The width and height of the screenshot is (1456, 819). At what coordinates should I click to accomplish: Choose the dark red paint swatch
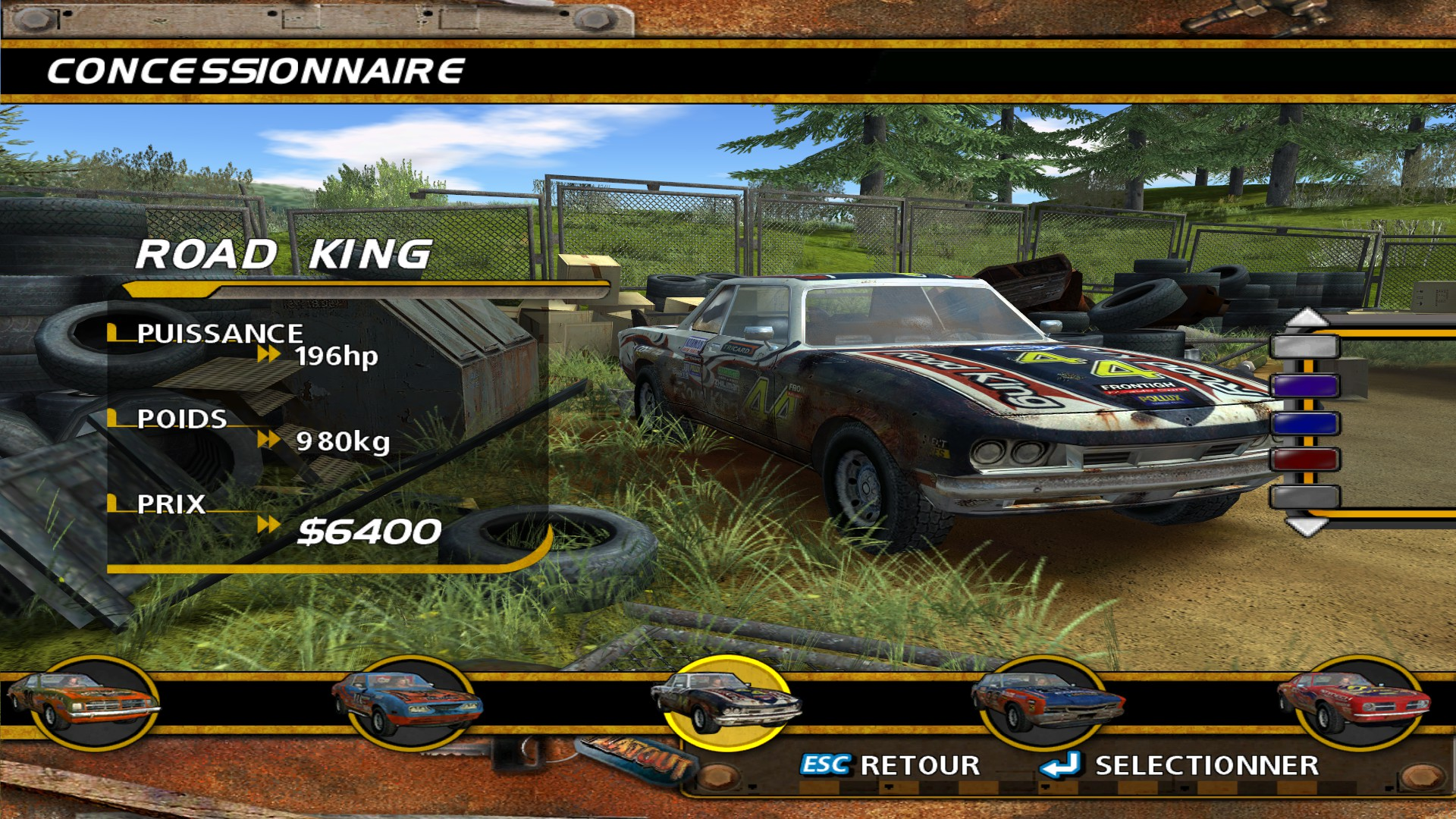pos(1305,460)
